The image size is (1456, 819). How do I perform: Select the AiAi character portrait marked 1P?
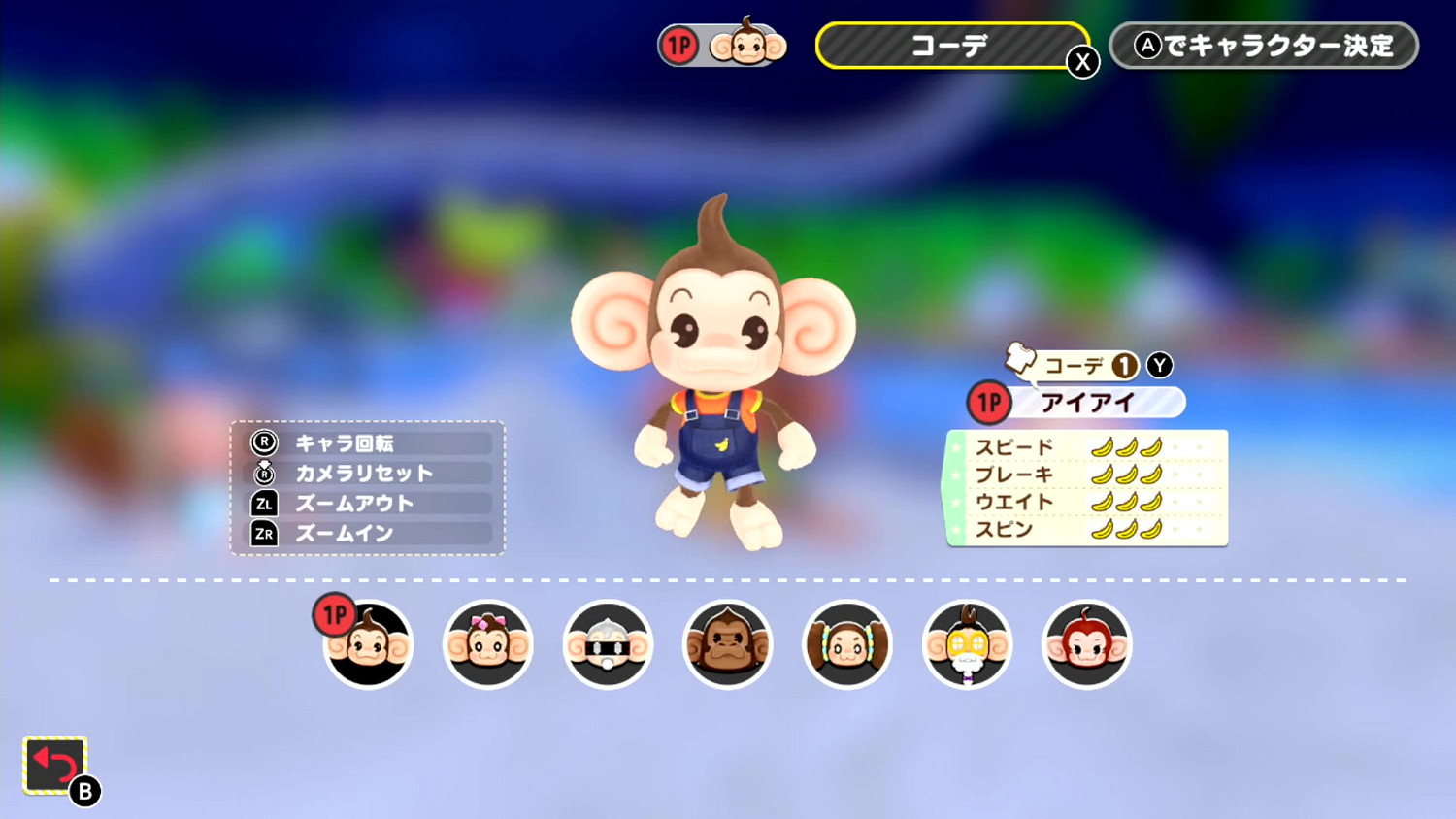368,643
